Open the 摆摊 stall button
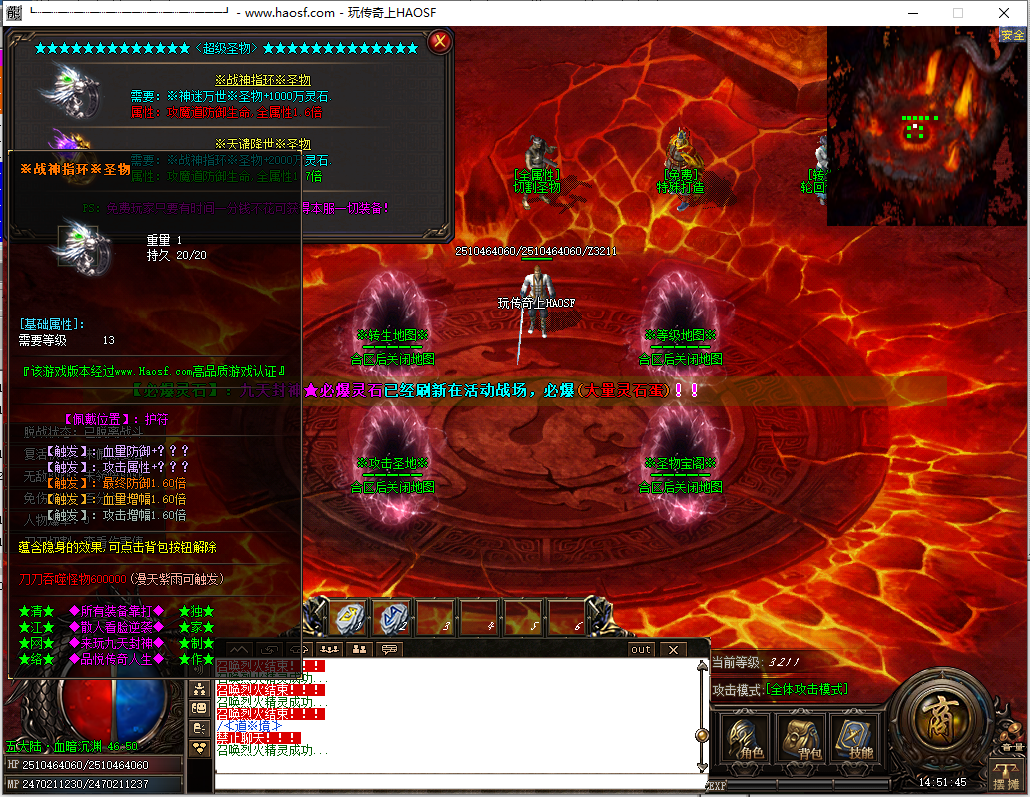This screenshot has width=1030, height=797. (x=1004, y=773)
